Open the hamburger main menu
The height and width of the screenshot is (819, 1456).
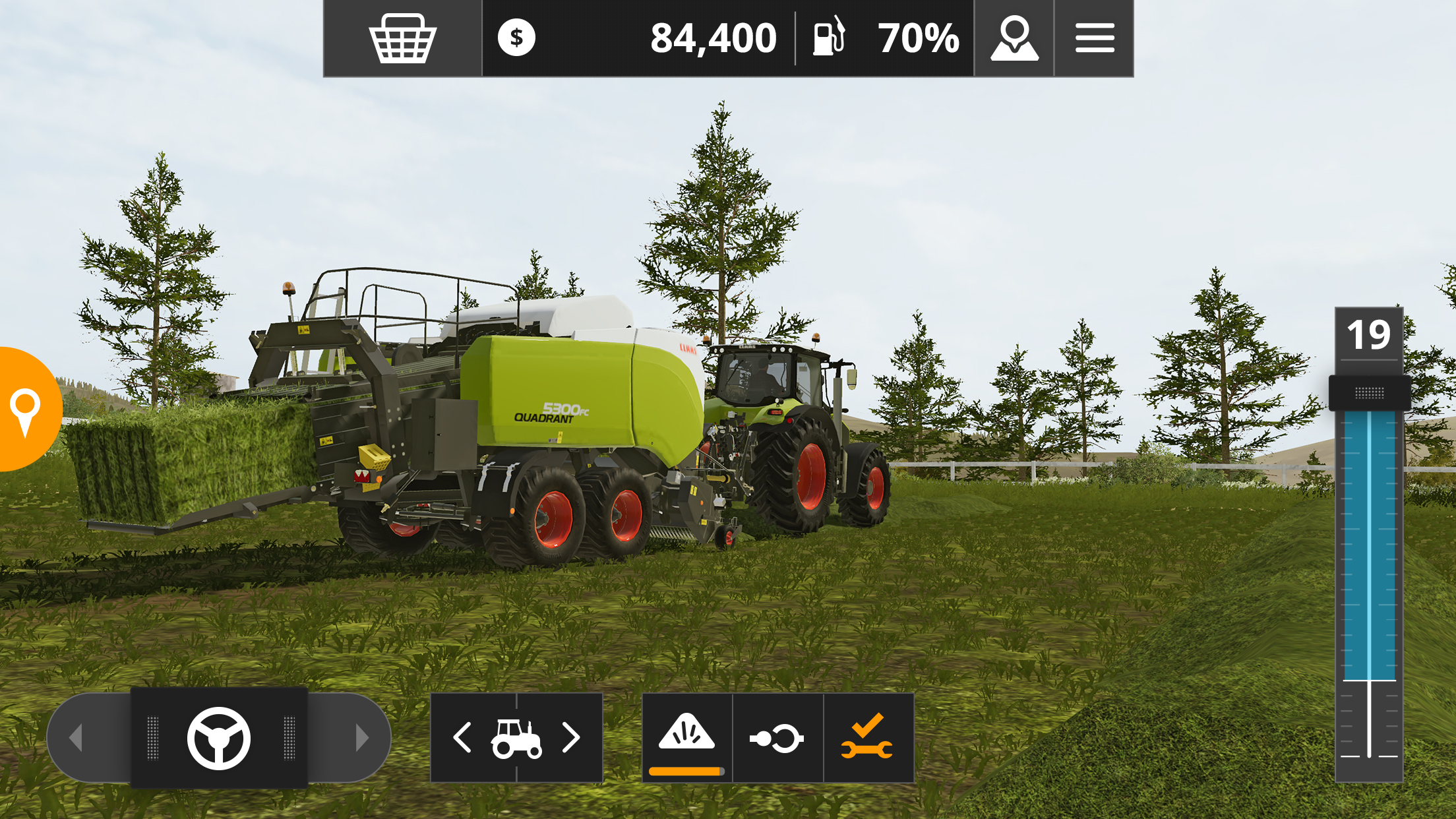1095,38
